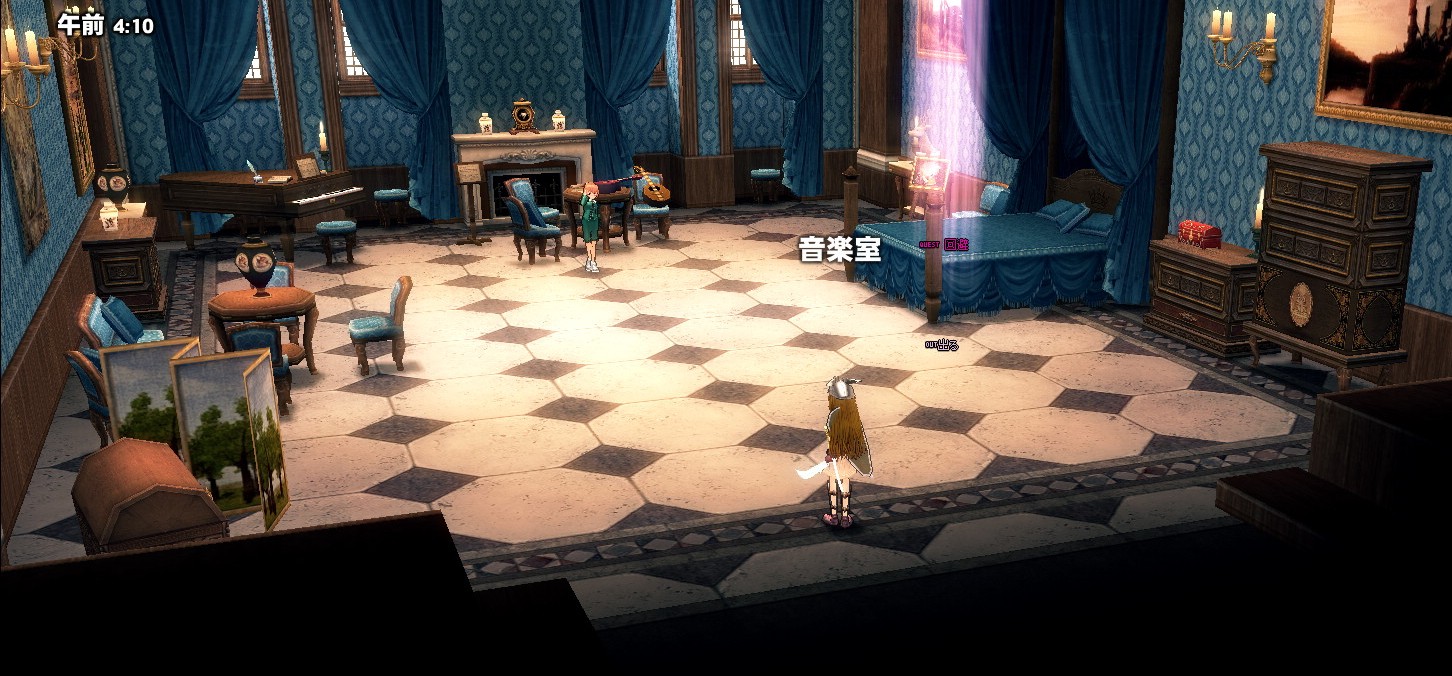Click the pink QUEST 回避 marker
The image size is (1452, 676).
click(943, 244)
